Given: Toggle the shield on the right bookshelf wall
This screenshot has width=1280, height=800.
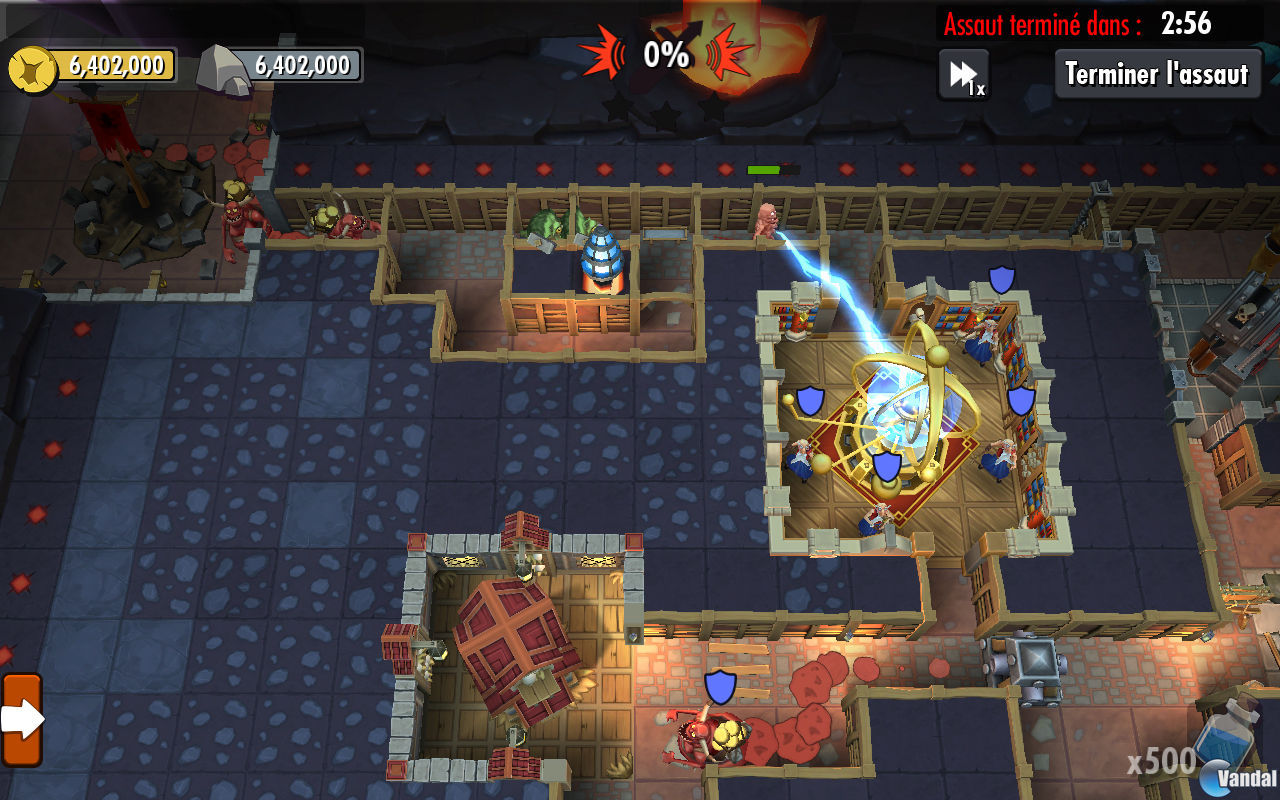Looking at the screenshot, I should point(1019,403).
